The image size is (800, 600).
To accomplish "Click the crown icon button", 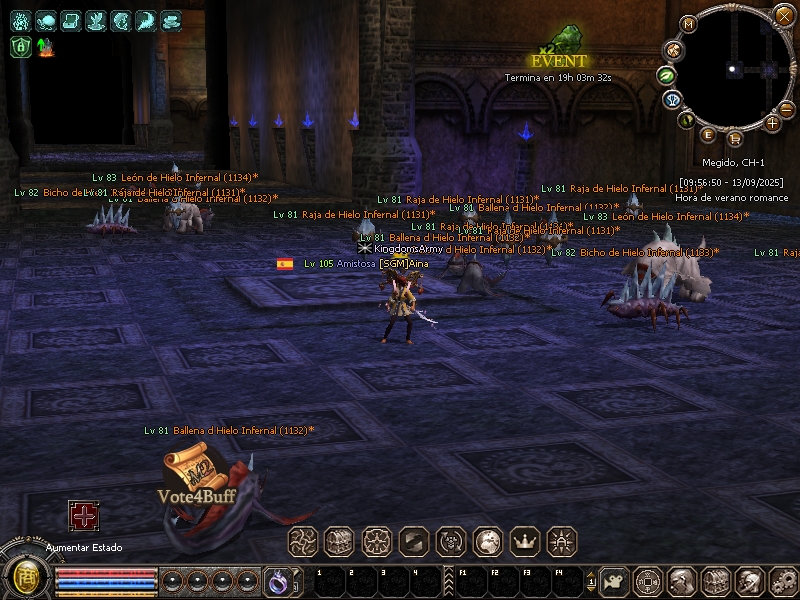I will point(524,541).
